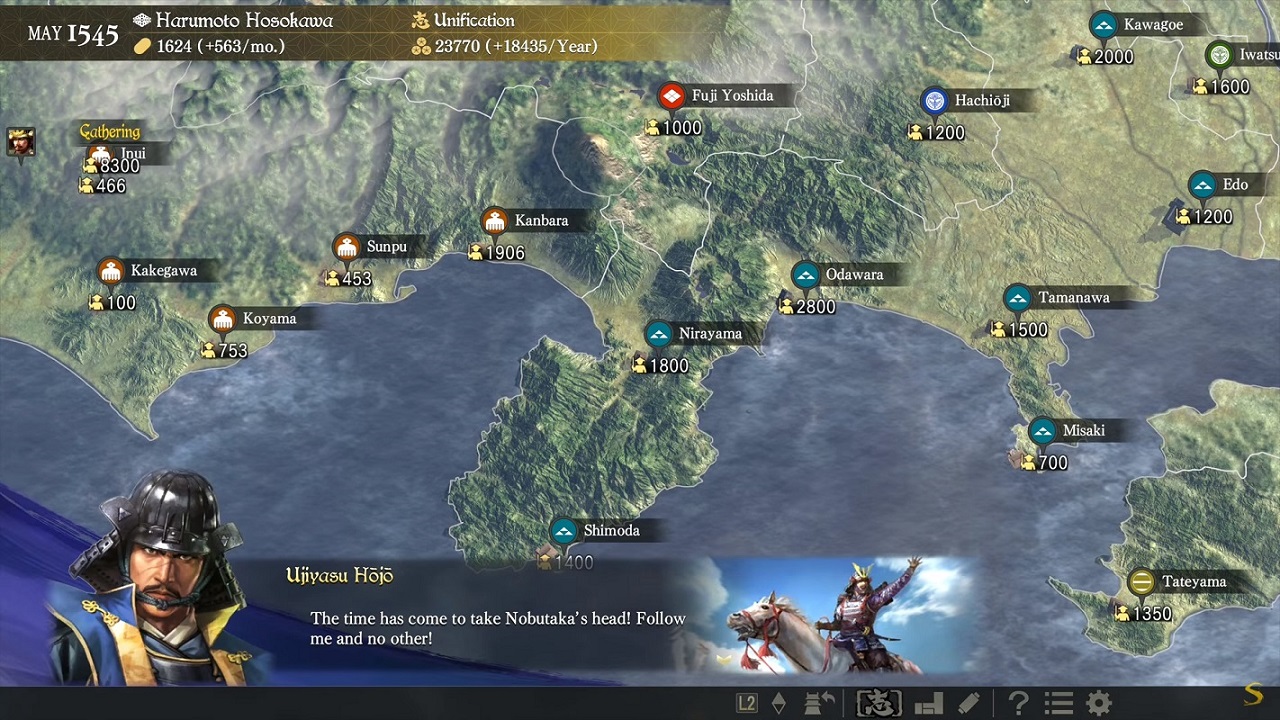Click the question mark help icon
Viewport: 1280px width, 720px height.
coord(1019,701)
